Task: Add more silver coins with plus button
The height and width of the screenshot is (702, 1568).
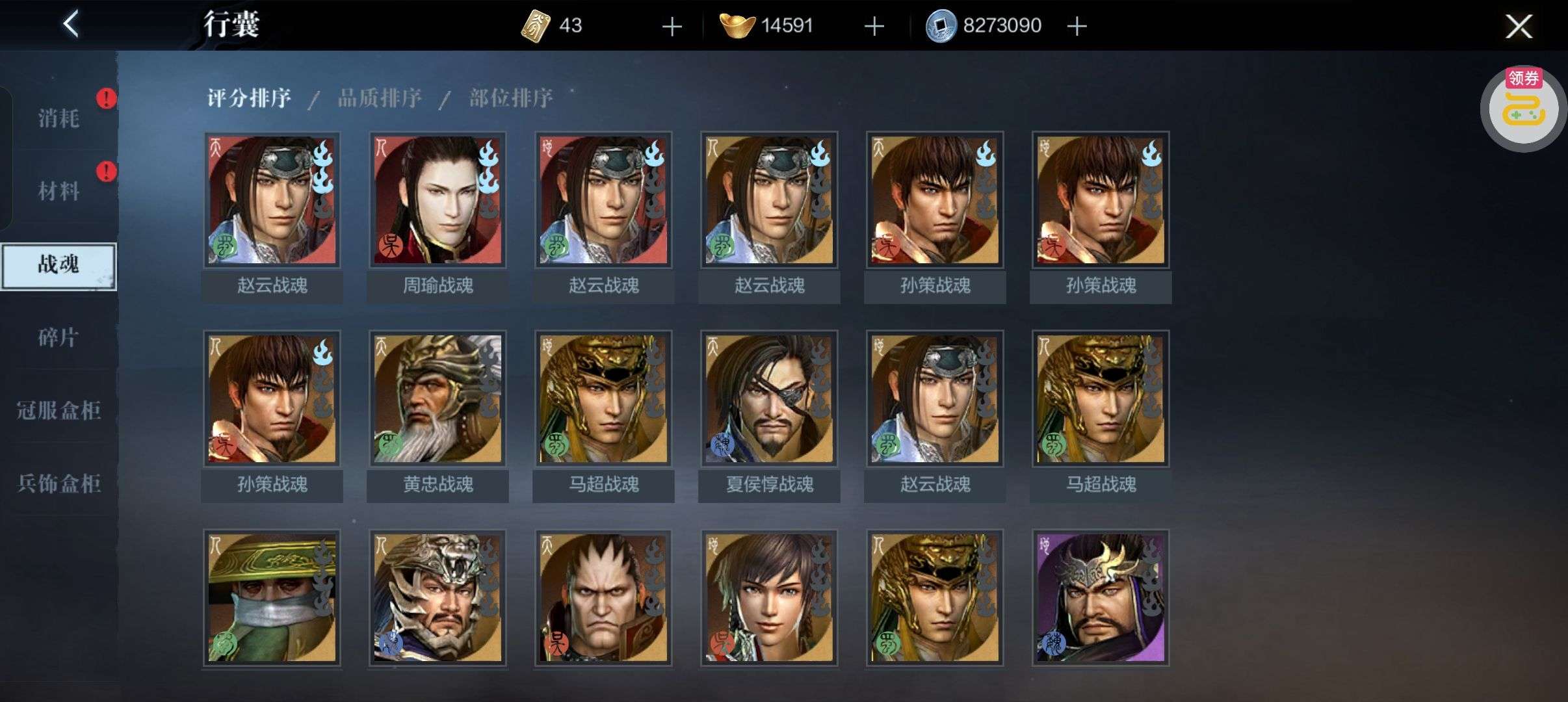Action: coord(1077,27)
